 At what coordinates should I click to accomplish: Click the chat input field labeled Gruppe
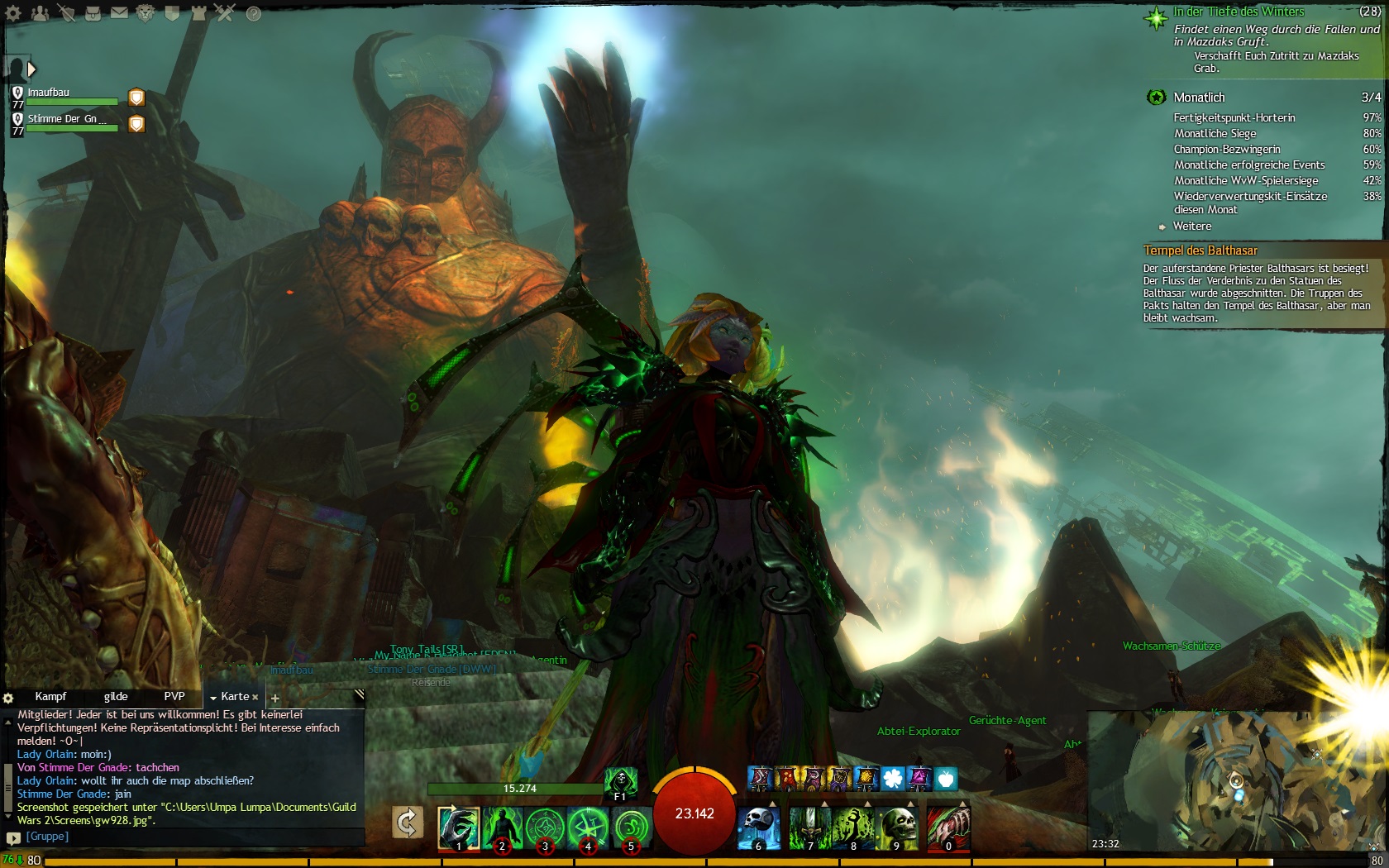(x=190, y=837)
